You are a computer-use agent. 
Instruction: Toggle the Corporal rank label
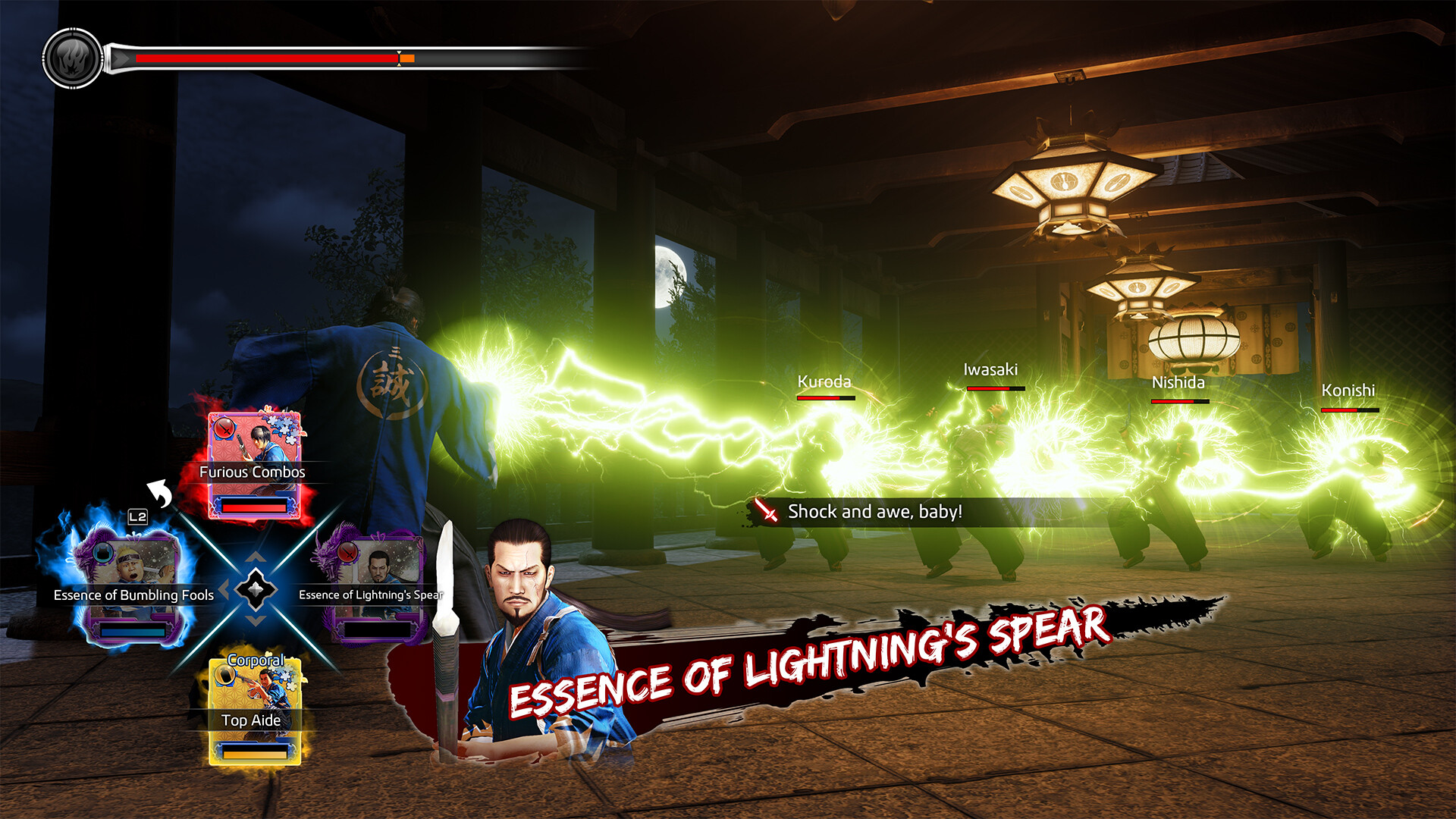[256, 661]
